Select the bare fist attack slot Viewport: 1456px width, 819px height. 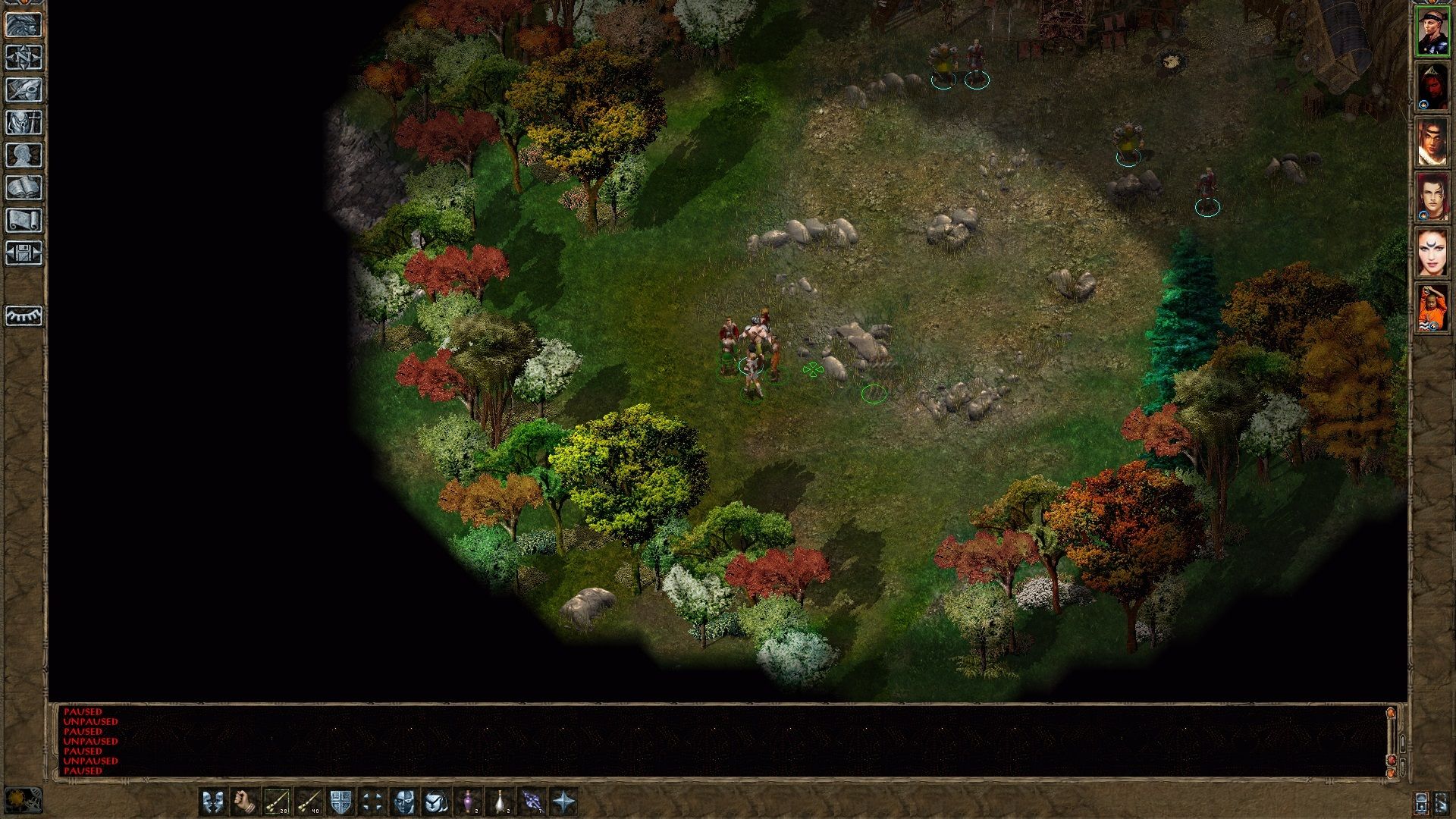point(244,801)
